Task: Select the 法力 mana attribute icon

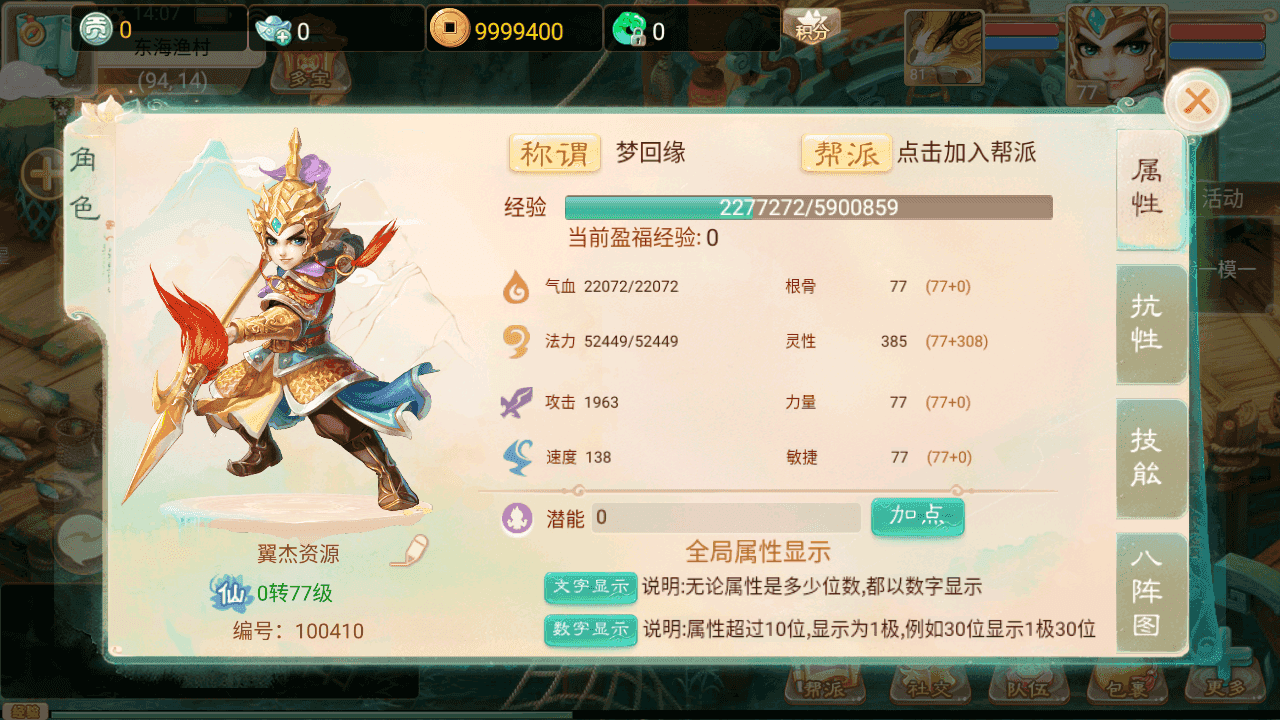Action: click(517, 343)
